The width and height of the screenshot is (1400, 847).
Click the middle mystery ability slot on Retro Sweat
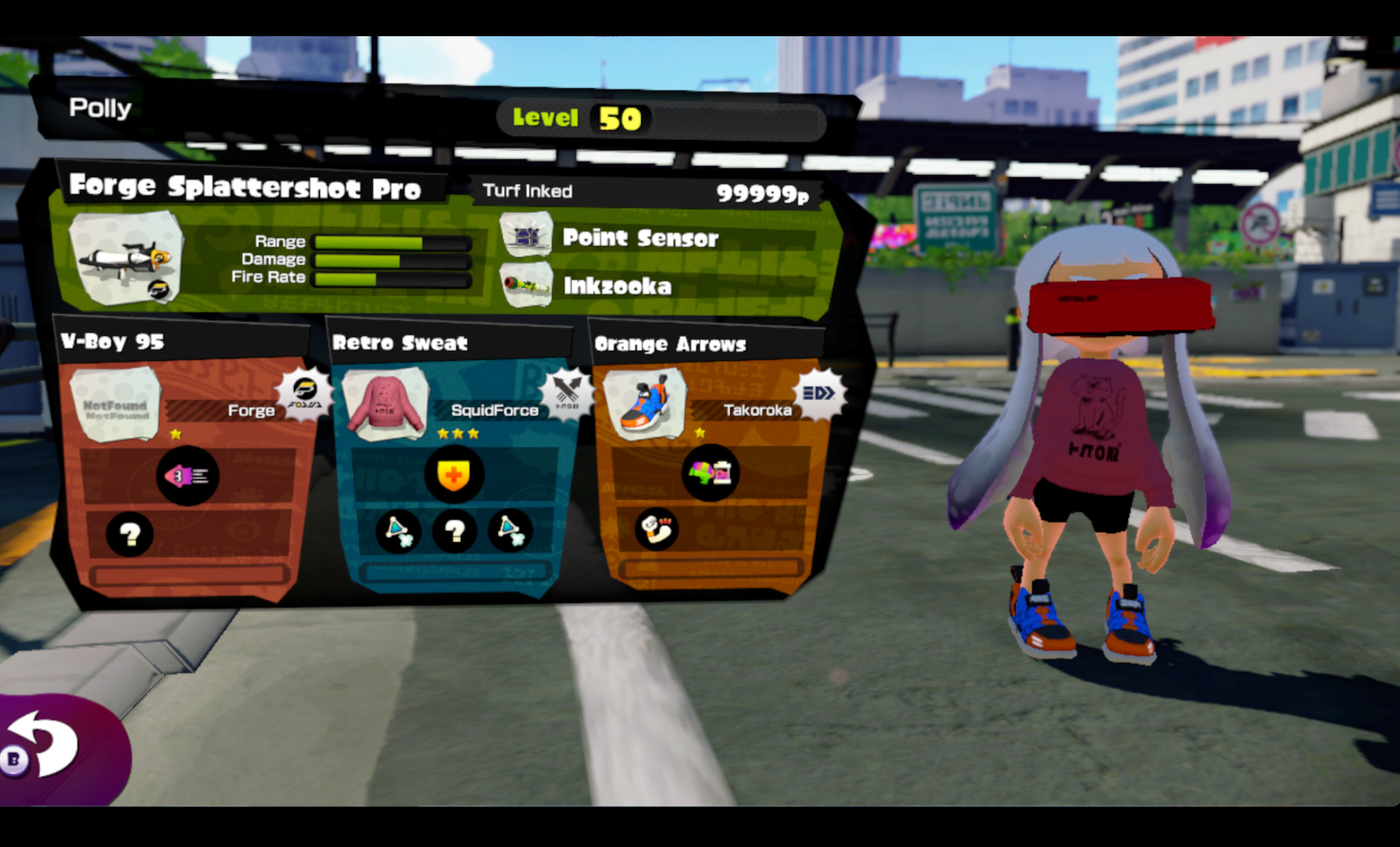tap(455, 530)
